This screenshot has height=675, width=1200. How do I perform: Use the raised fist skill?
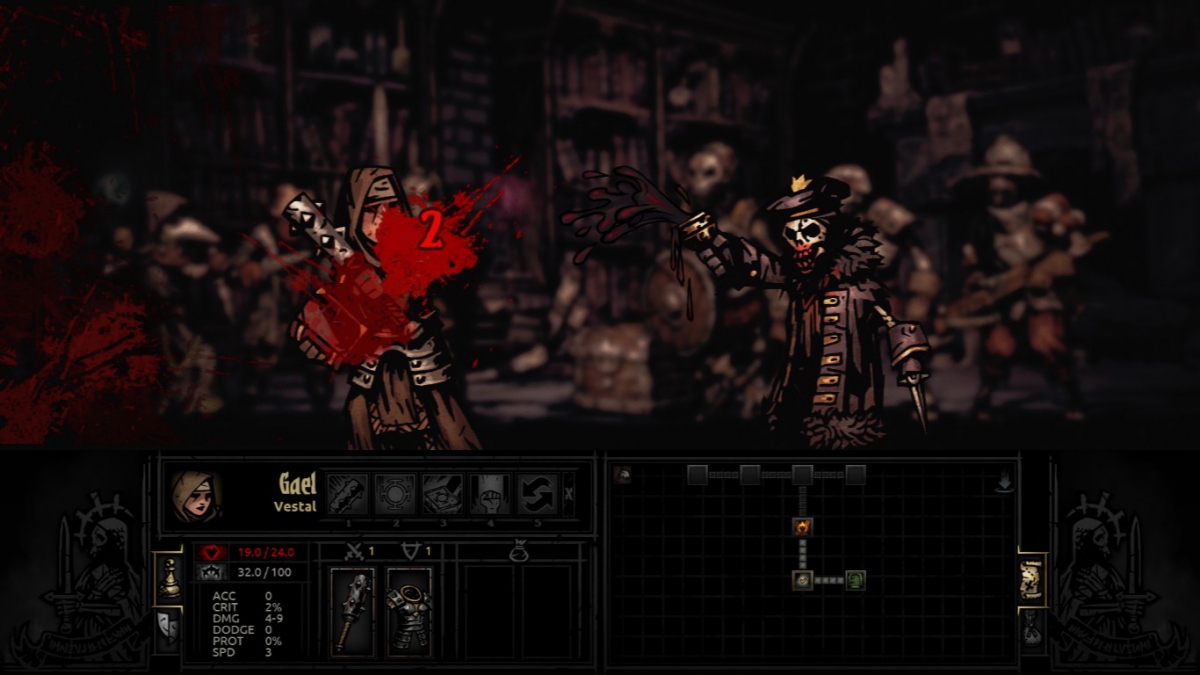click(490, 494)
